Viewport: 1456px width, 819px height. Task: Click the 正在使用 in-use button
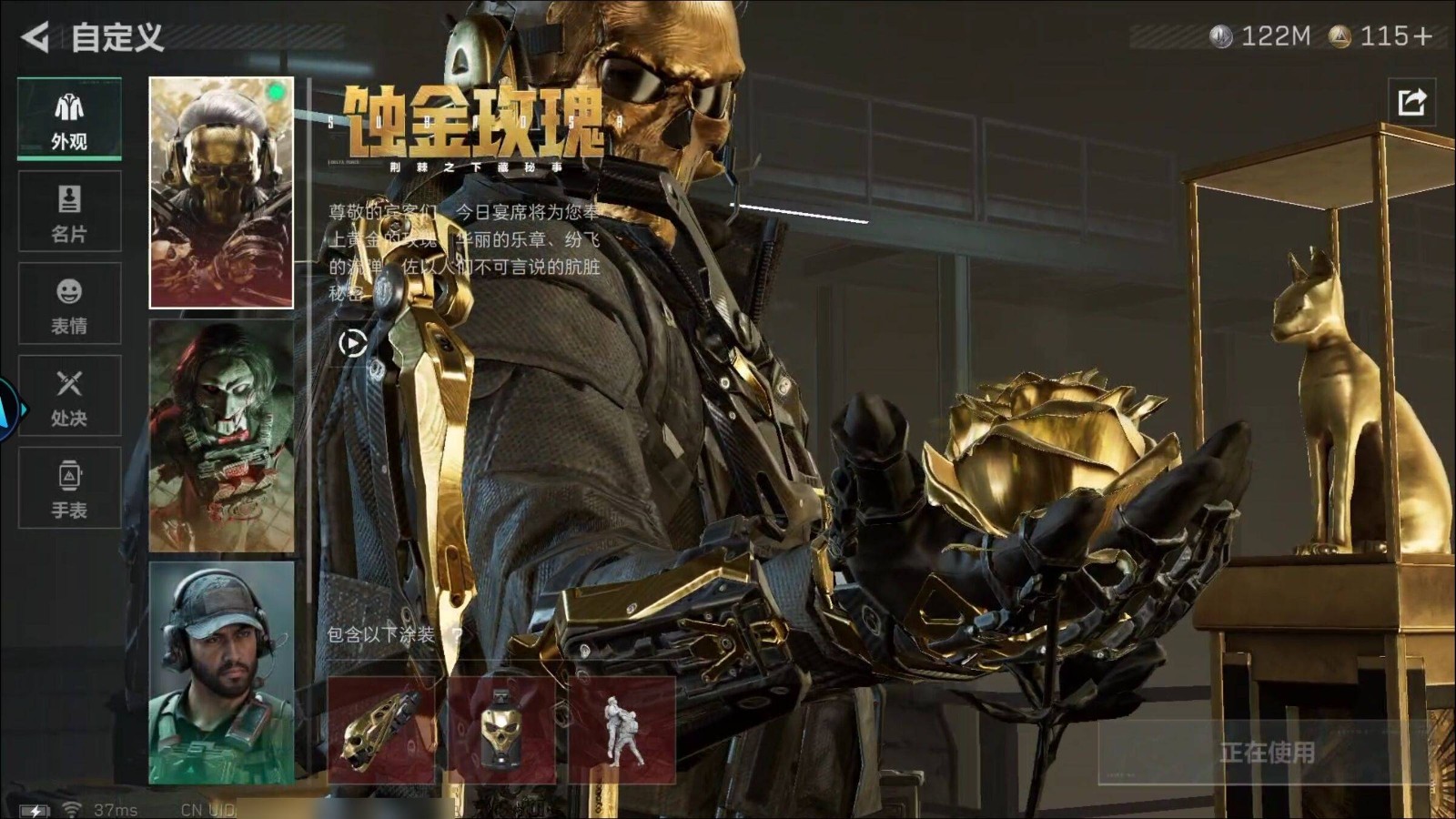(x=1266, y=753)
